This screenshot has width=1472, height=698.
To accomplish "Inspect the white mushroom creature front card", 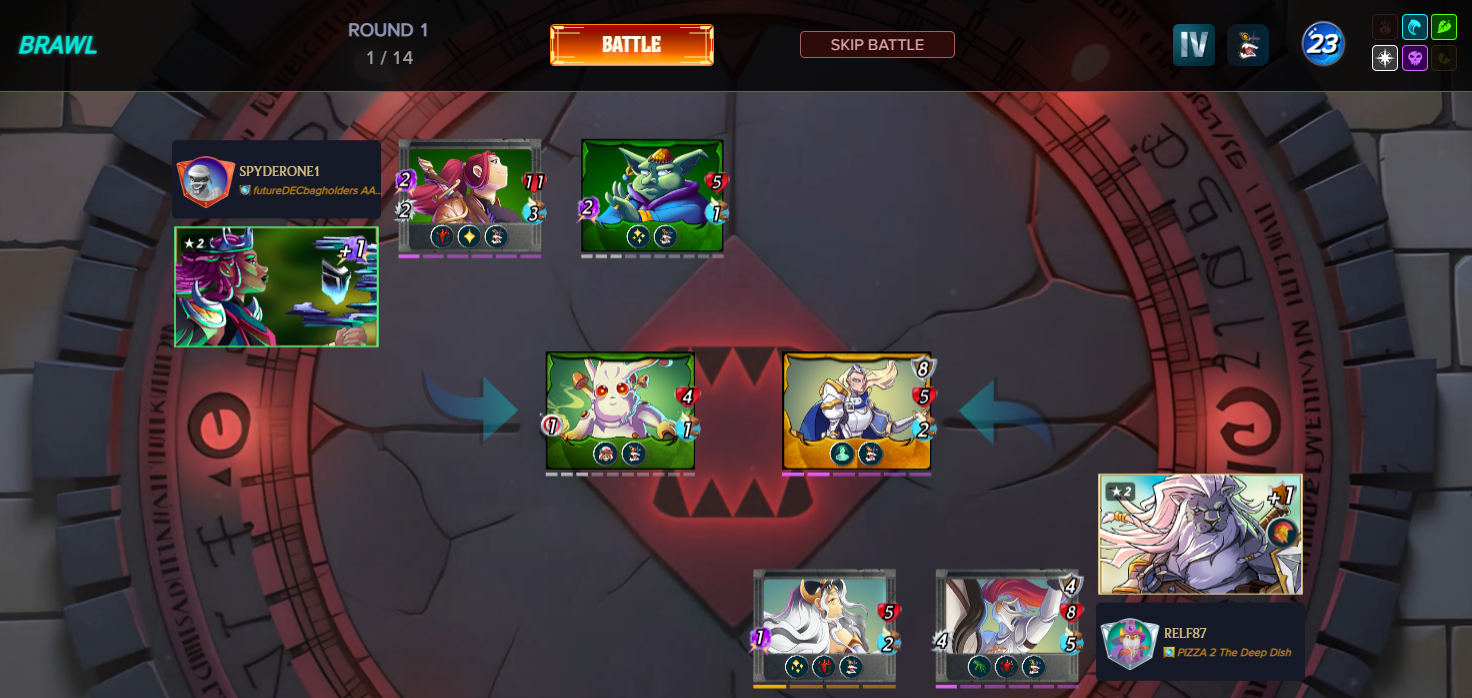I will click(620, 410).
